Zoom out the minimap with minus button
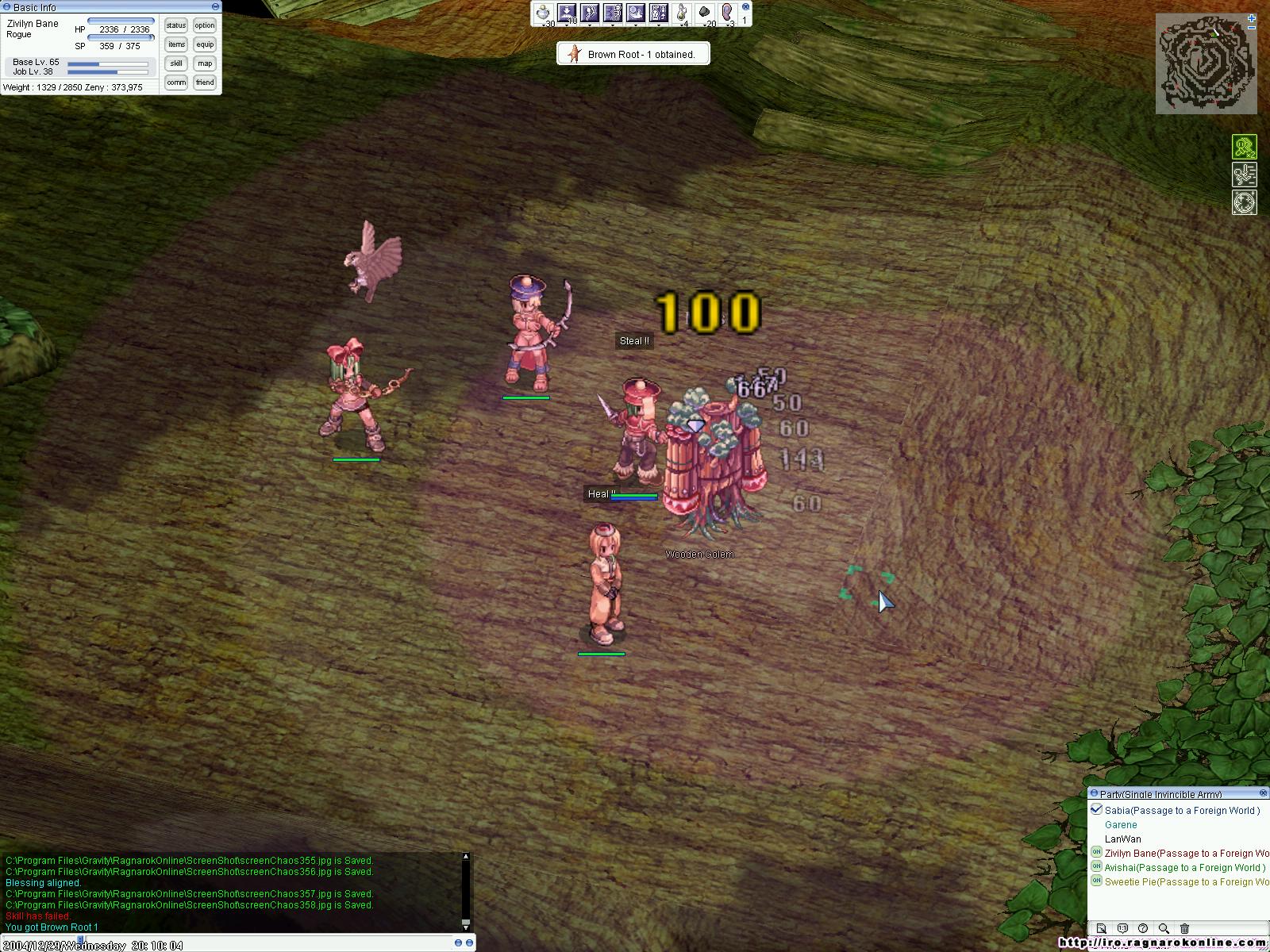The image size is (1270, 952). point(1252,29)
